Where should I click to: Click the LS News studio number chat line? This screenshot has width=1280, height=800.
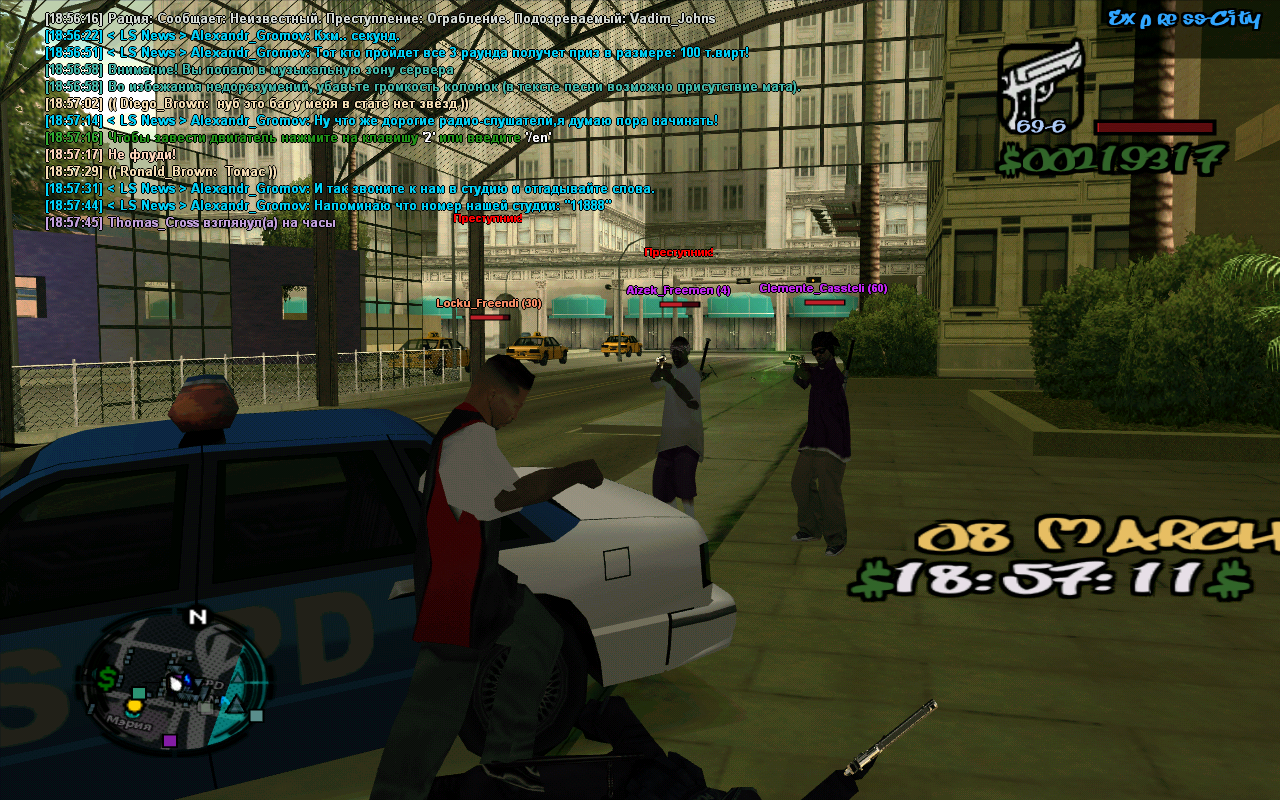click(x=328, y=205)
